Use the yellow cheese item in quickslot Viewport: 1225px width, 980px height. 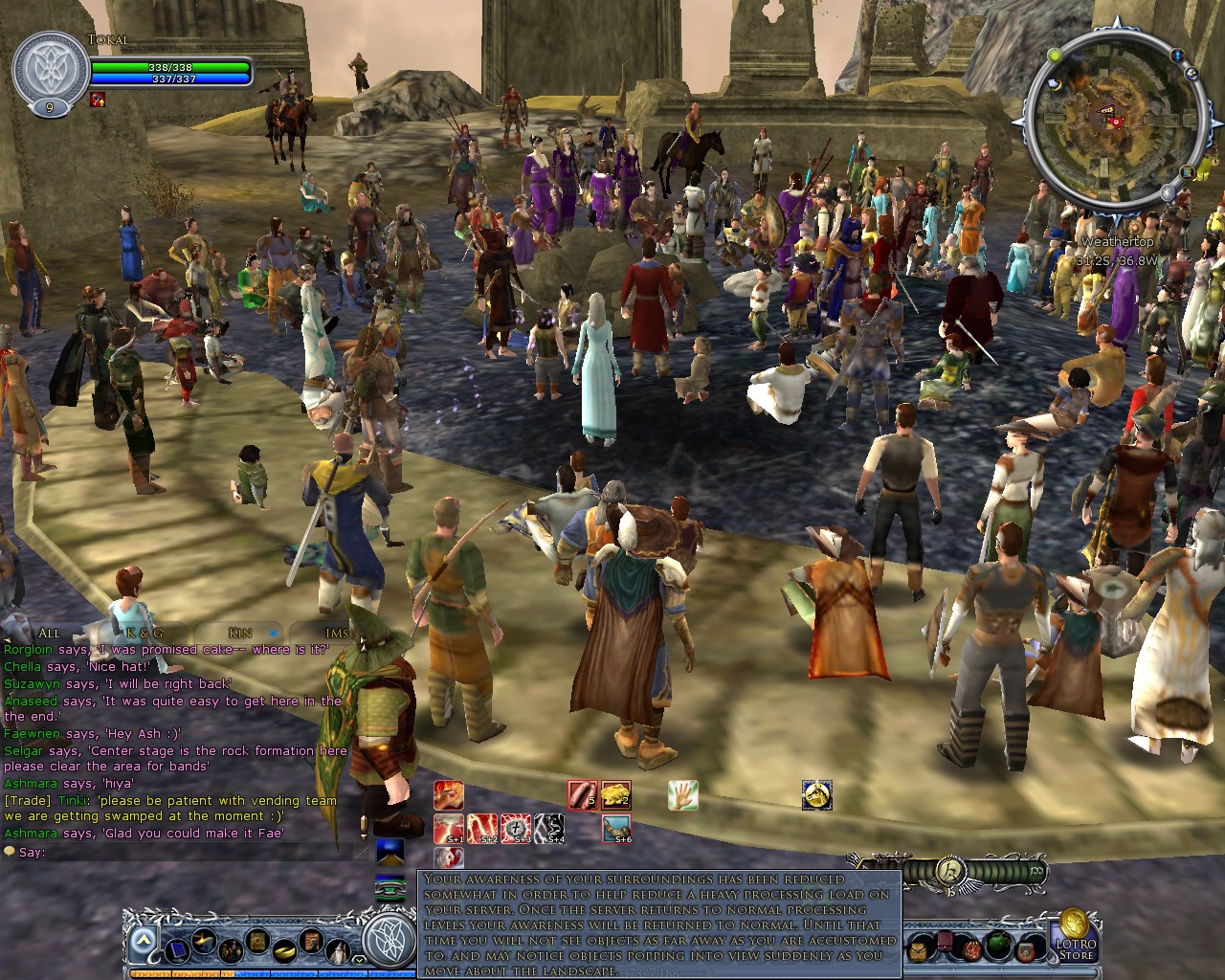617,793
